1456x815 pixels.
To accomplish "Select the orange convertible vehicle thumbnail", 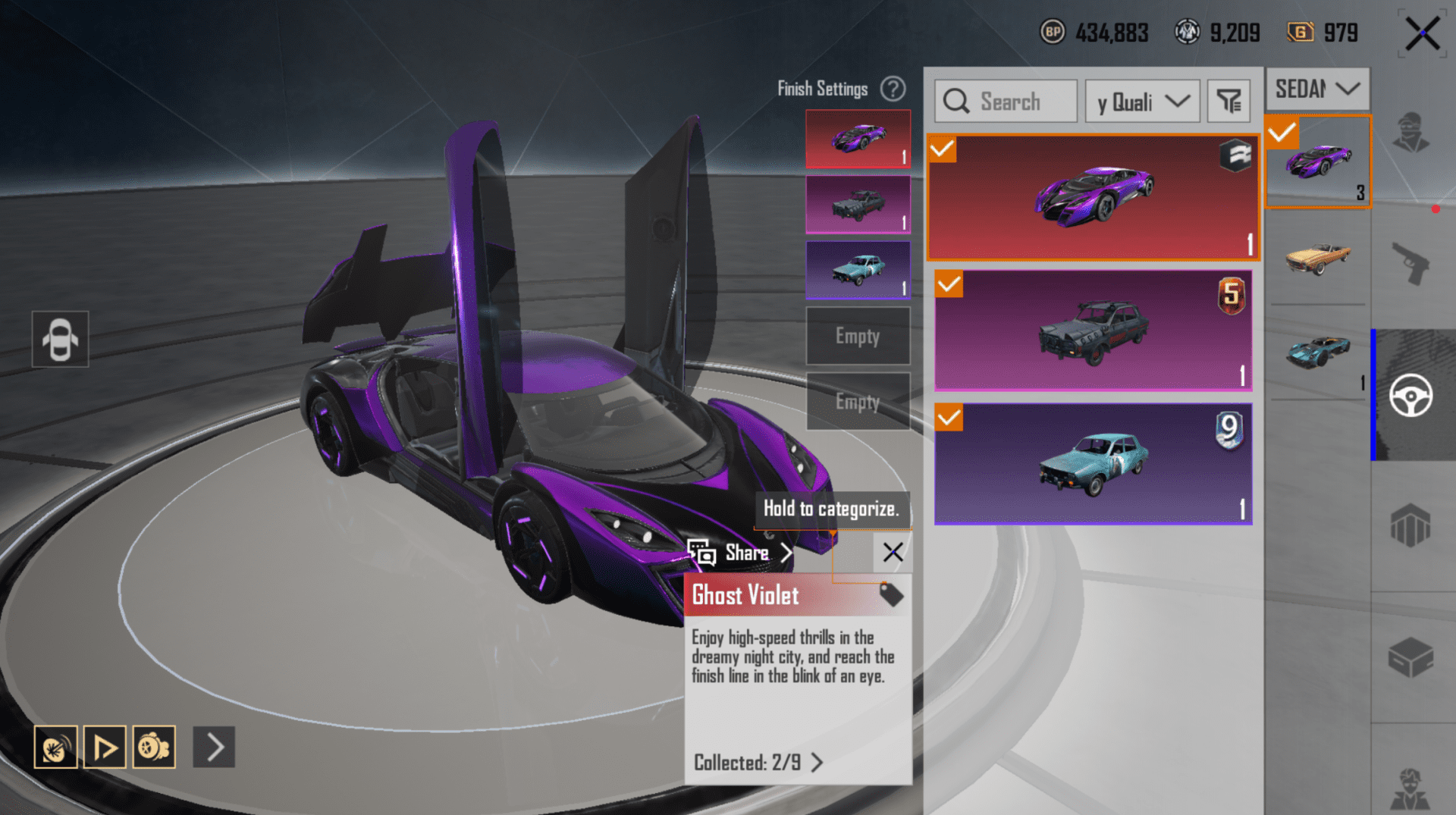I will coord(1318,258).
